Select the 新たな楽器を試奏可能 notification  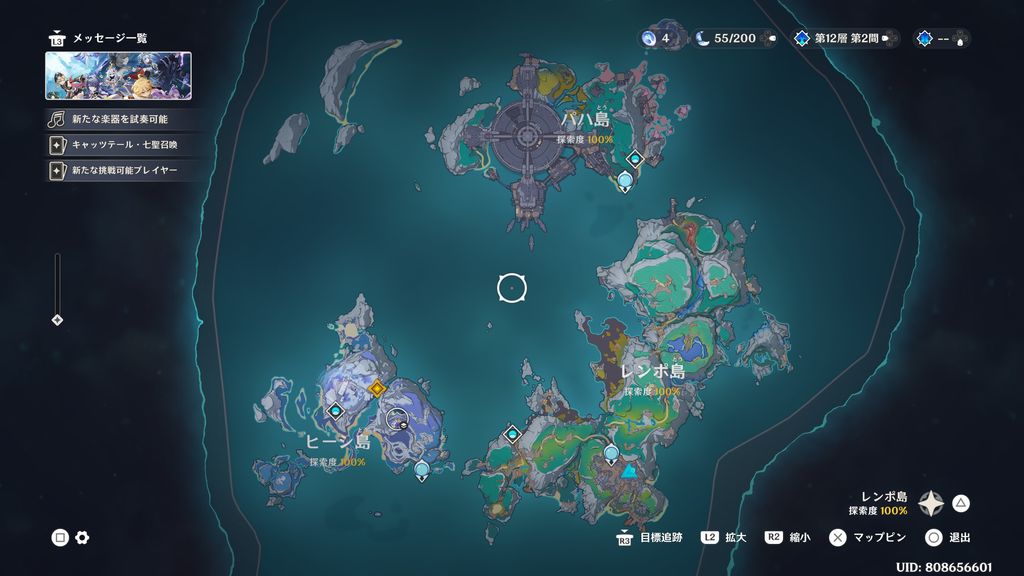point(119,119)
